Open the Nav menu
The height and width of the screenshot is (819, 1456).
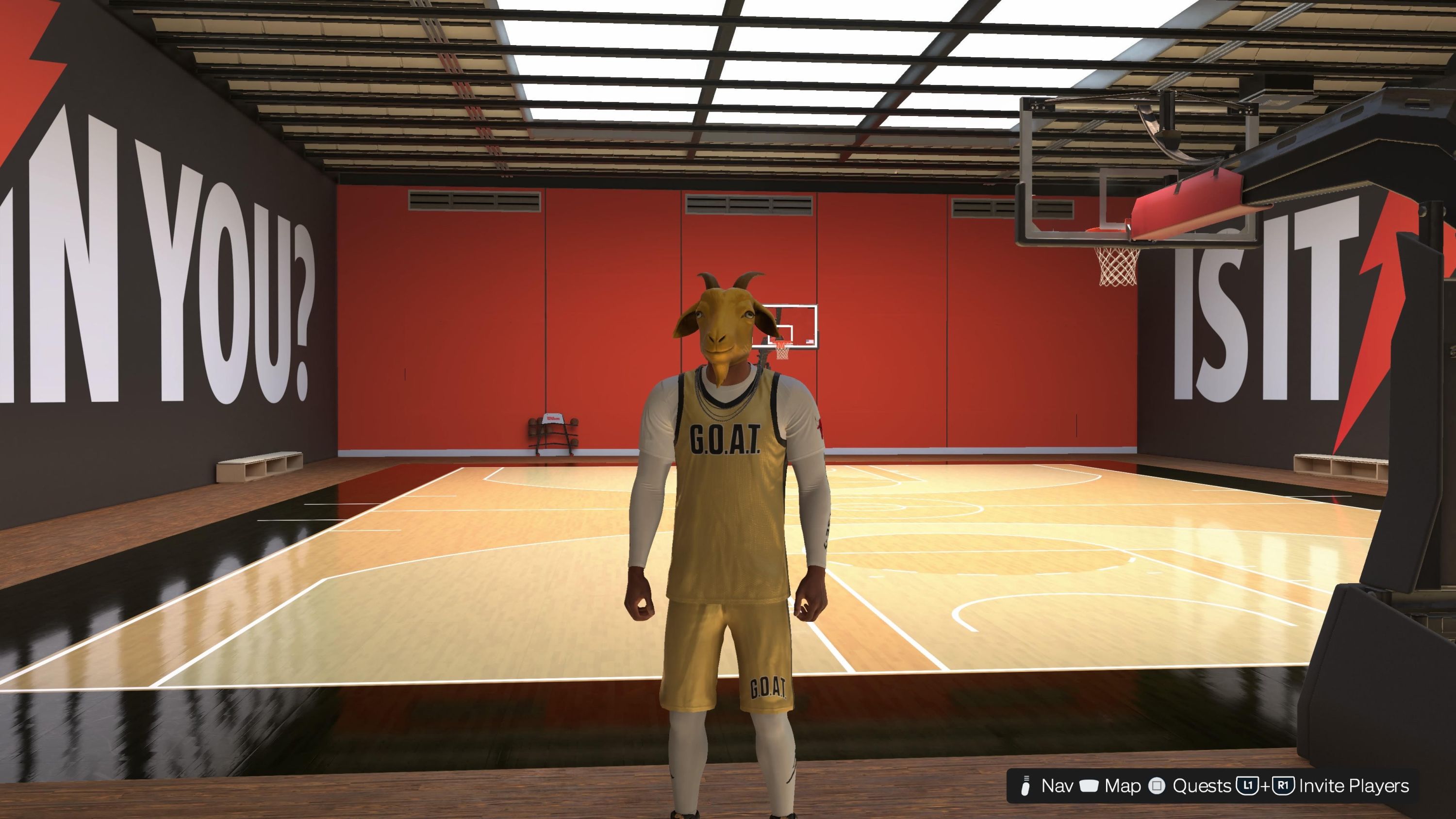pos(1058,786)
